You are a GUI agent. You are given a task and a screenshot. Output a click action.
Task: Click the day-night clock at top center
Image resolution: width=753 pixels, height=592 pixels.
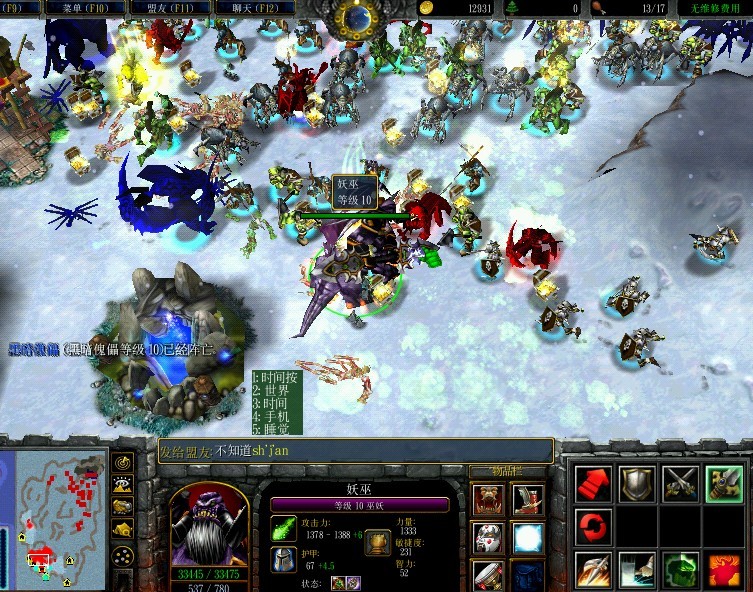point(356,17)
